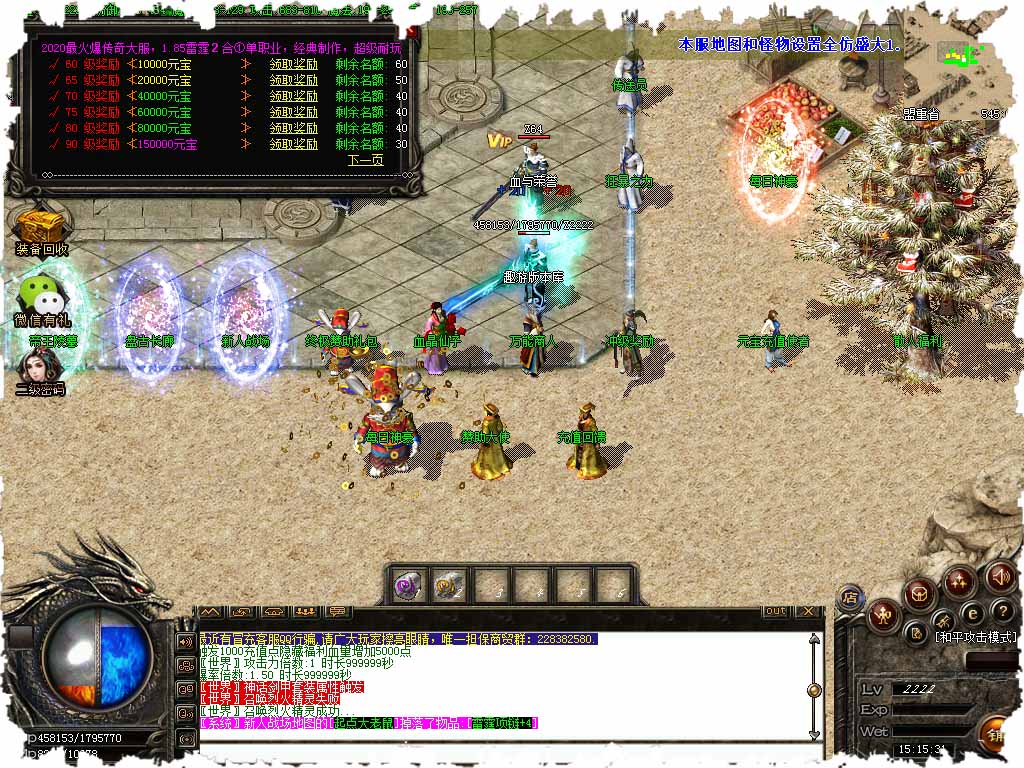Open the shop button (店)
Image resolution: width=1024 pixels, height=768 pixels.
848,598
